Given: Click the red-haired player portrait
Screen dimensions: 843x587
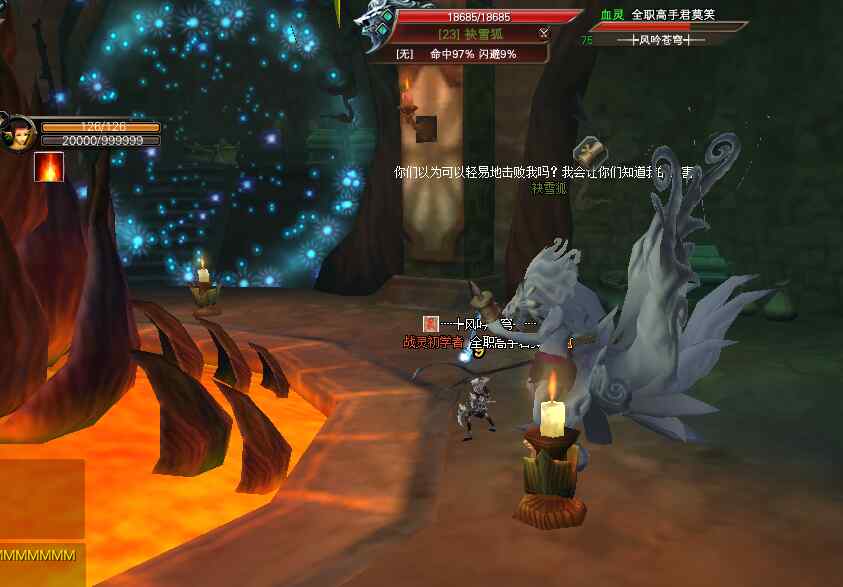Looking at the screenshot, I should pos(19,134).
